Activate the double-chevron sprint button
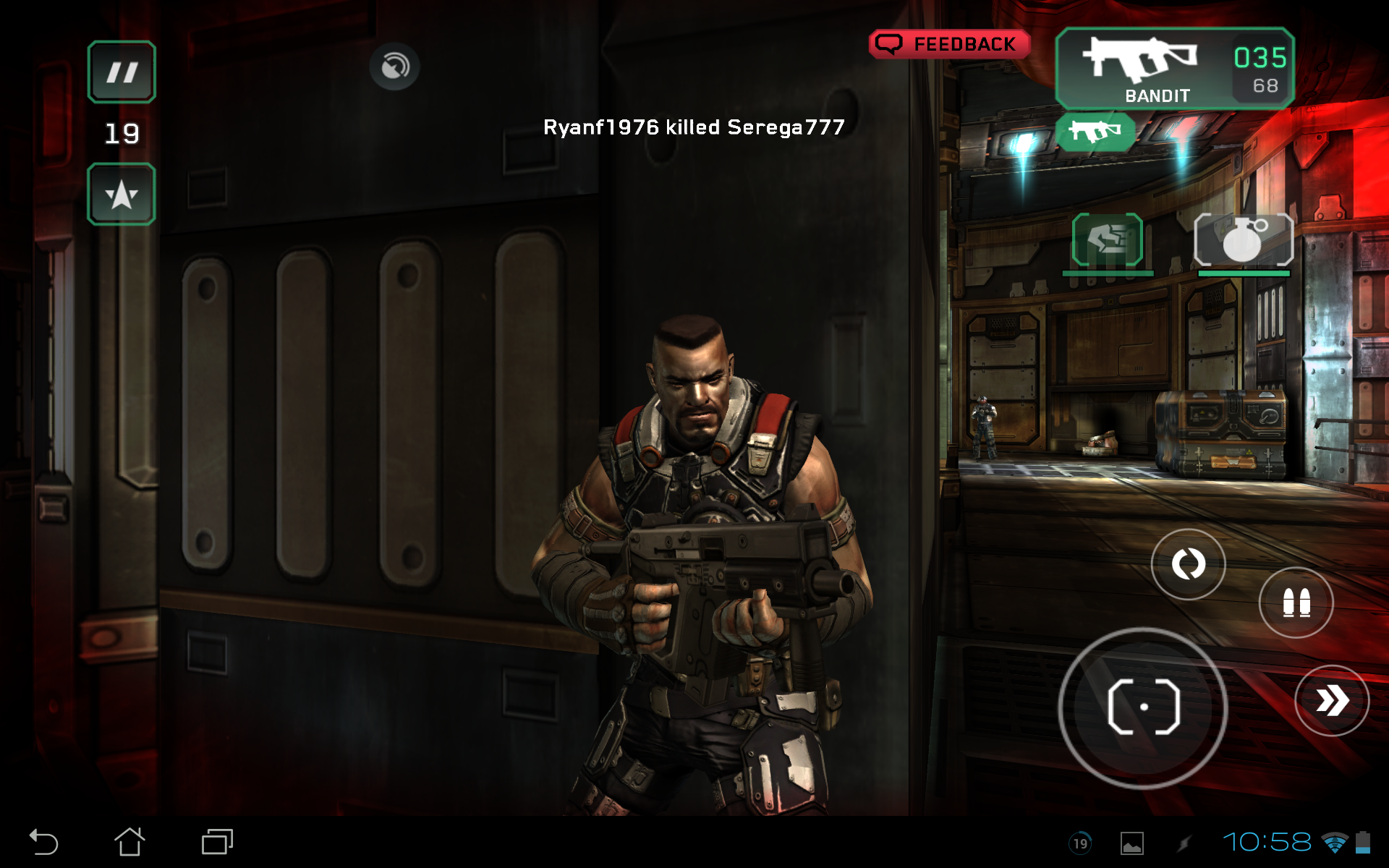This screenshot has height=868, width=1389. [x=1331, y=700]
